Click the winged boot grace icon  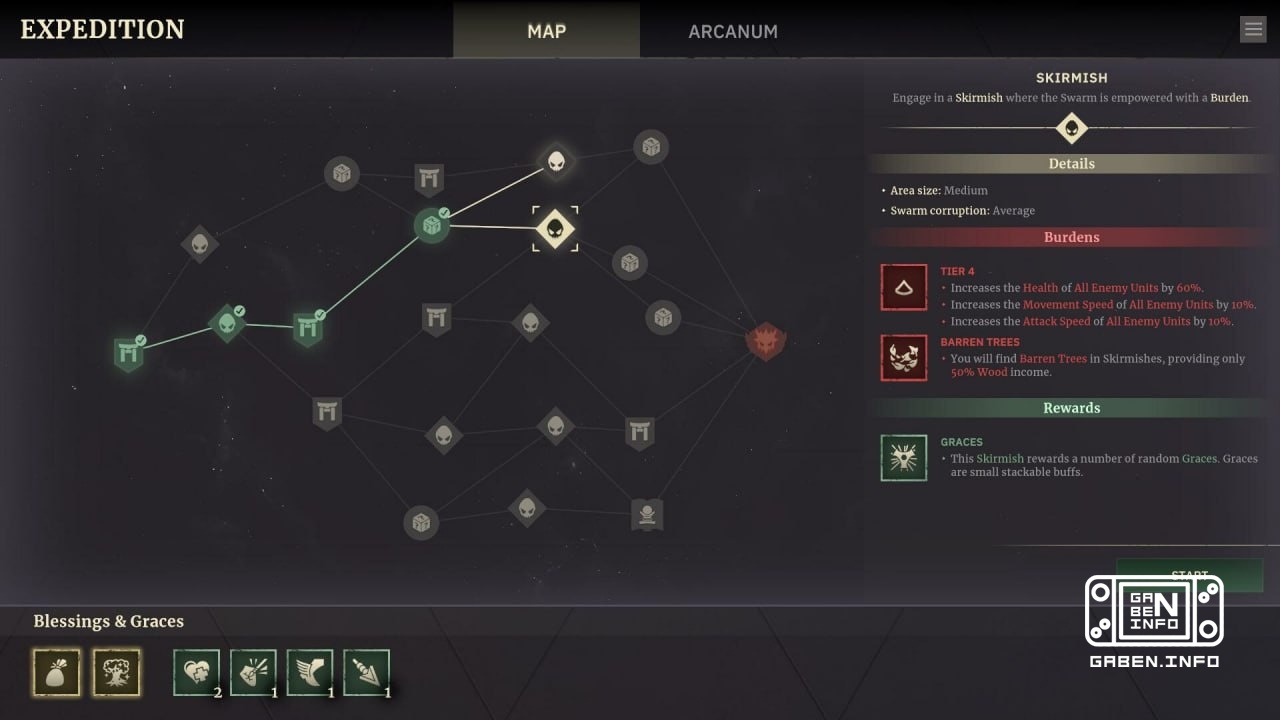(x=310, y=672)
